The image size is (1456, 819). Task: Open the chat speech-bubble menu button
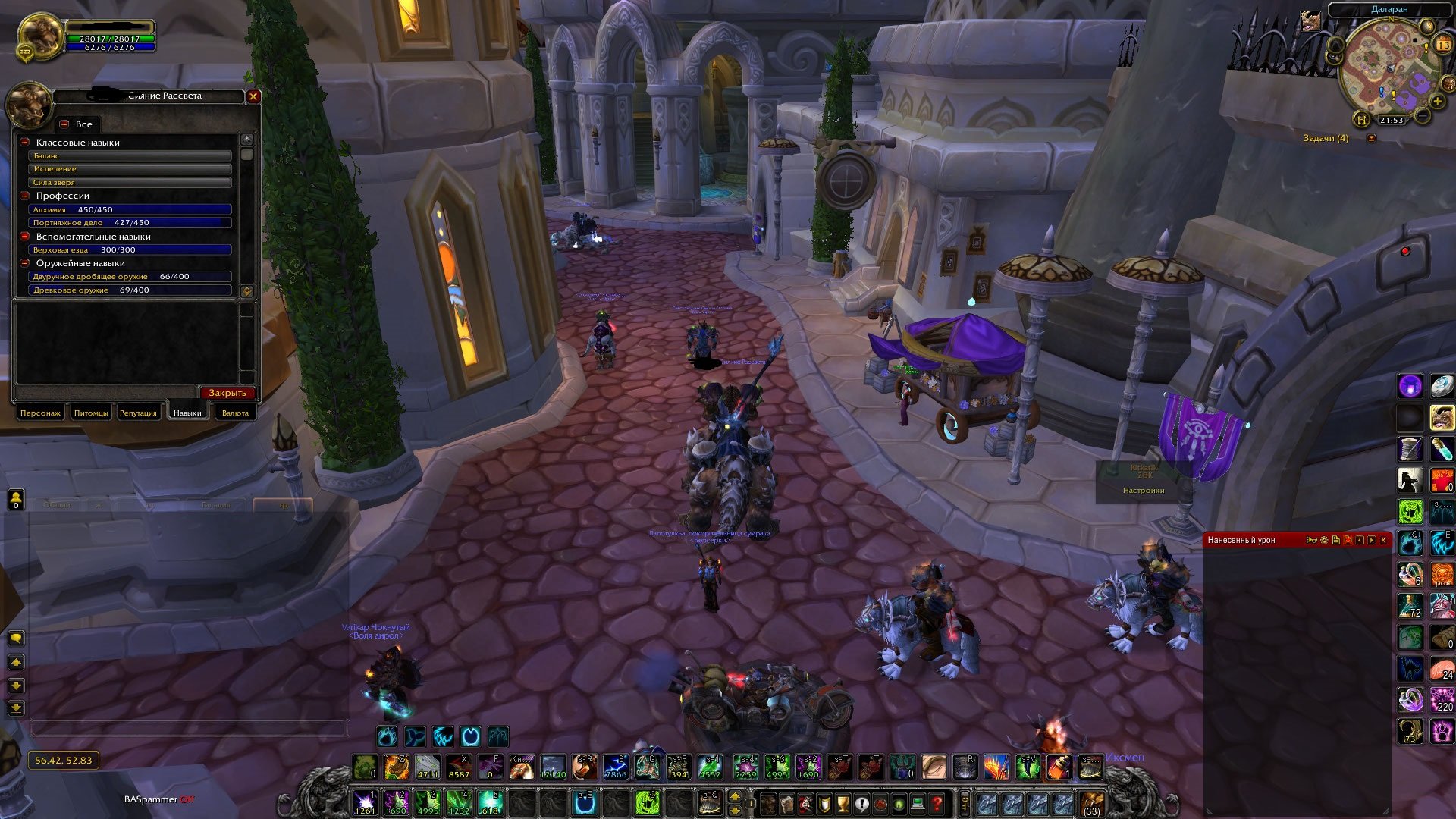pos(16,639)
